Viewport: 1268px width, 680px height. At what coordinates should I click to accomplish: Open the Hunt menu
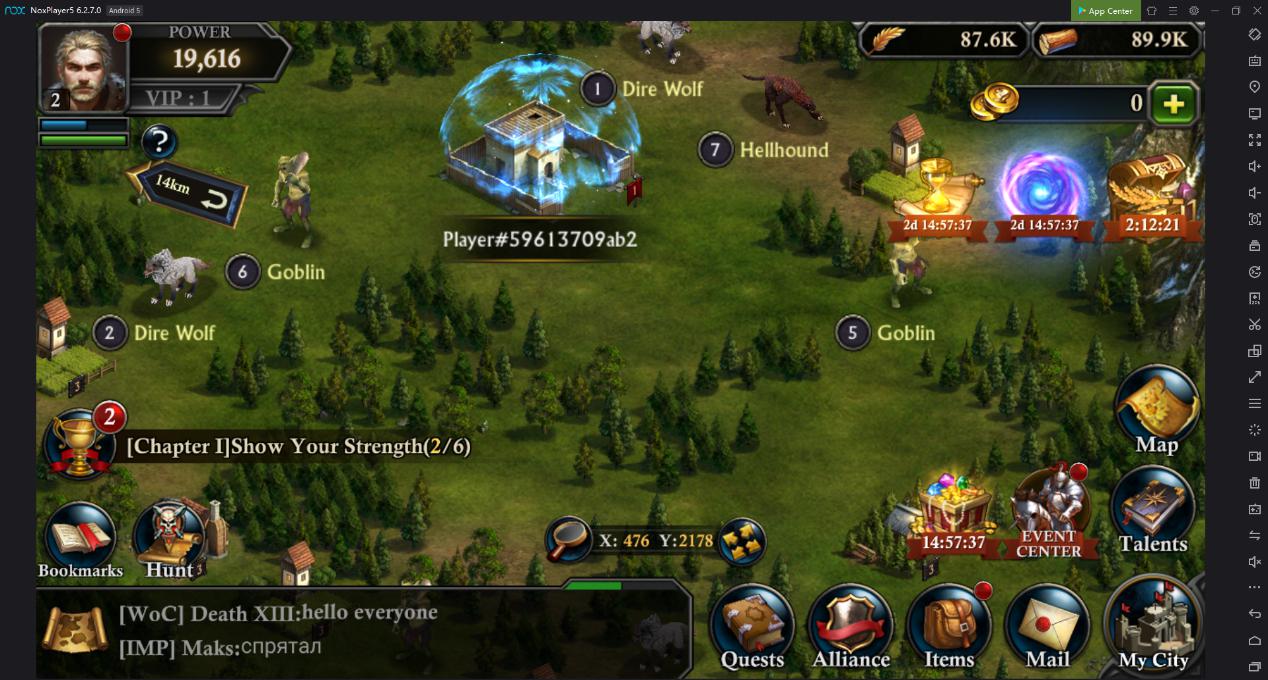point(170,540)
